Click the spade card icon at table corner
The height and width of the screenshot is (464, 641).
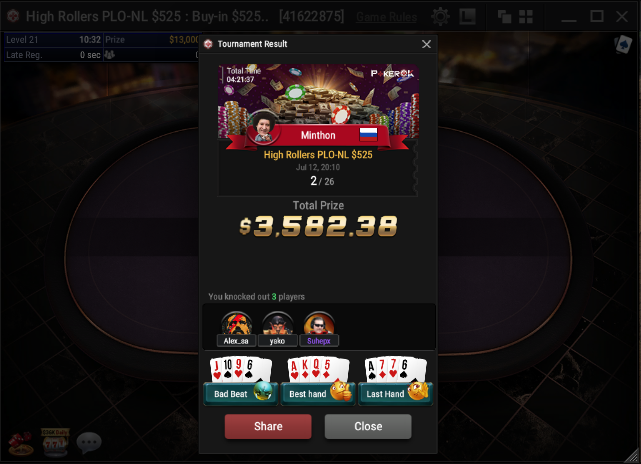[622, 45]
